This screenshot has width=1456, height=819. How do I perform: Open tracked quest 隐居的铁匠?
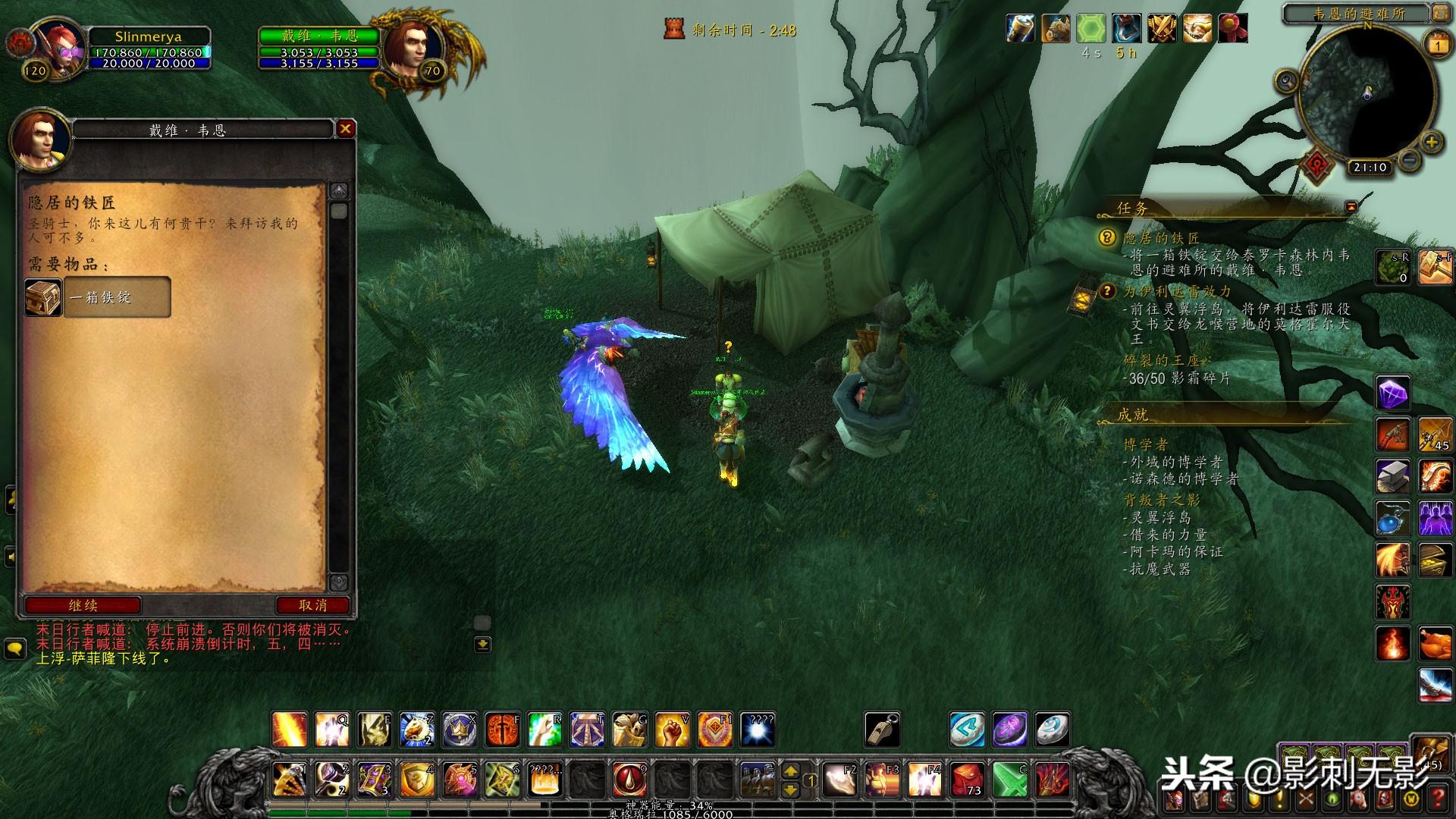pyautogui.click(x=1161, y=238)
